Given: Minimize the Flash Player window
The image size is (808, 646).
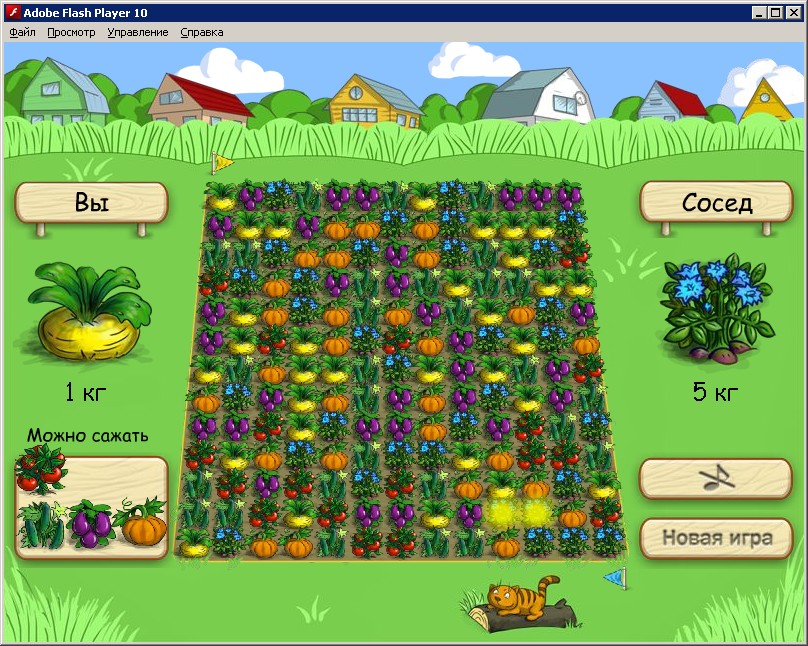Looking at the screenshot, I should (x=759, y=13).
